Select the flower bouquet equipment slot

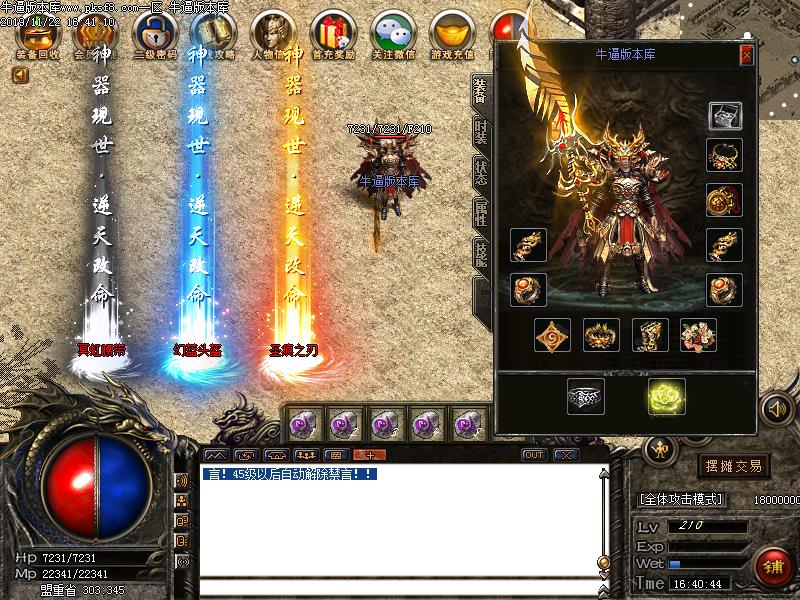[698, 335]
